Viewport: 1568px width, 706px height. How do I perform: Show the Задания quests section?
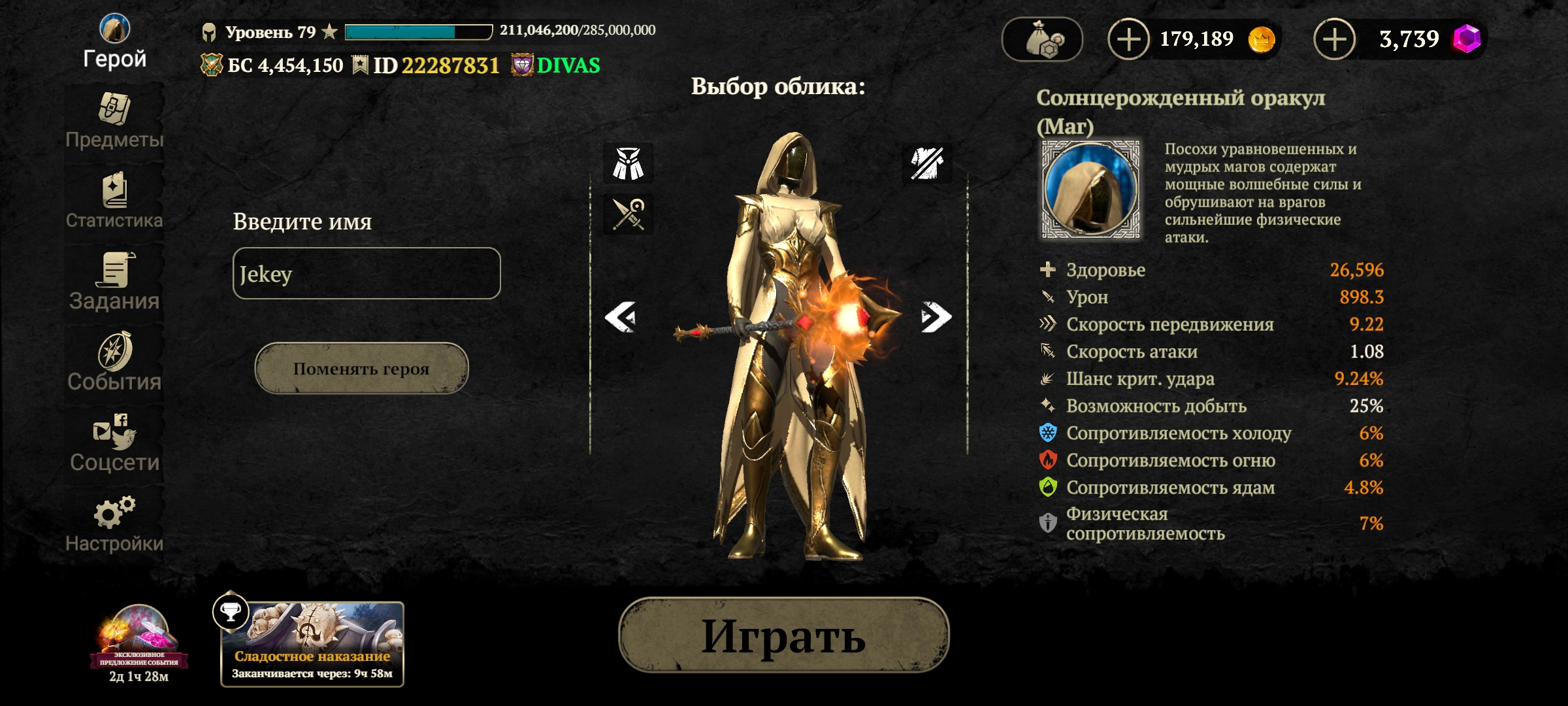[x=114, y=282]
